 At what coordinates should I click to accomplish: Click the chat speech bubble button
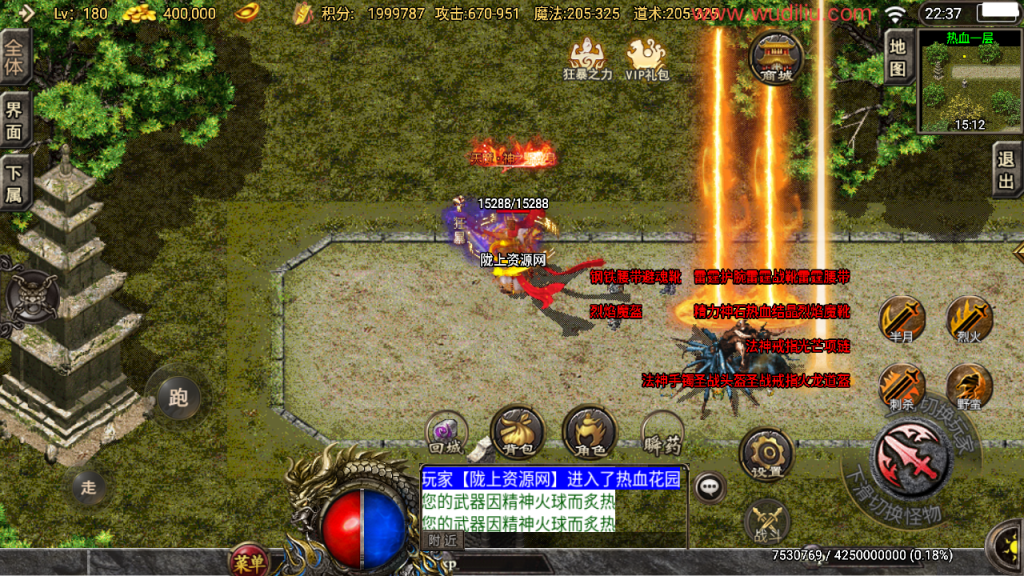710,487
